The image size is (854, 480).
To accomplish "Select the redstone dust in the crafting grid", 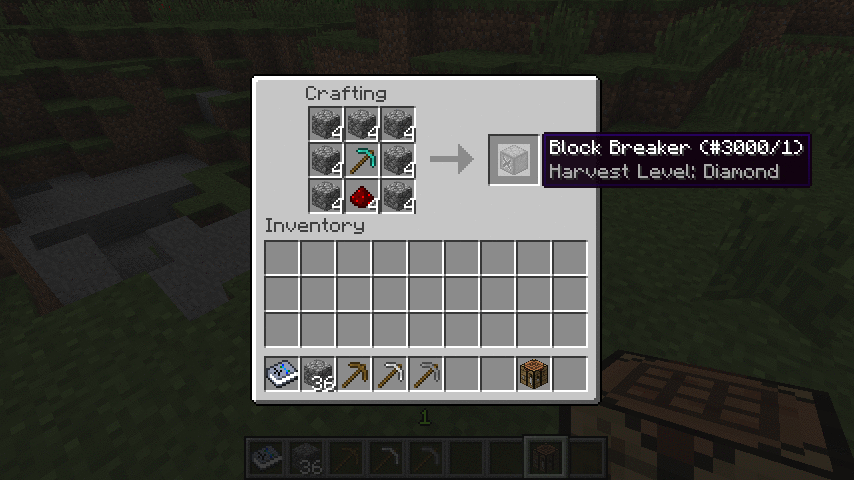I will (x=360, y=195).
